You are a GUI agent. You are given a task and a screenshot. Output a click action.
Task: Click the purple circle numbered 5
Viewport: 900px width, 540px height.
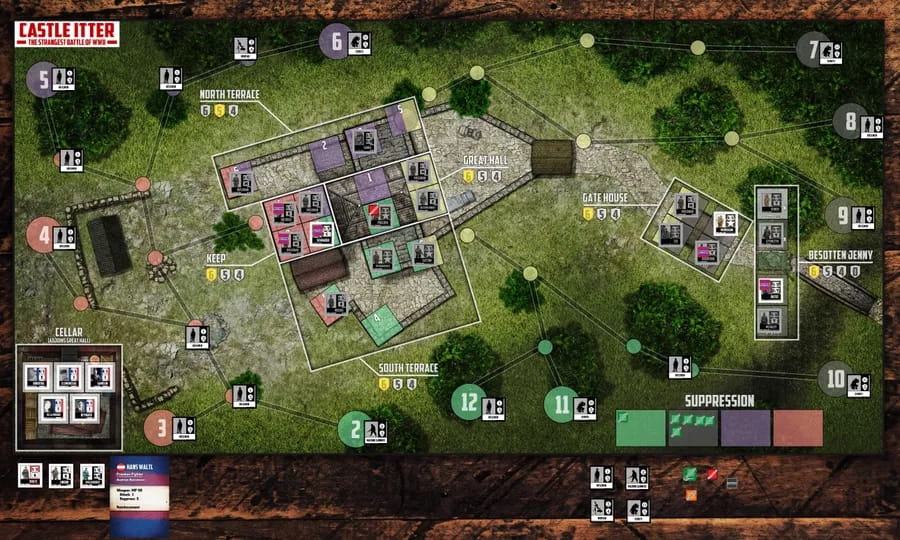click(42, 78)
